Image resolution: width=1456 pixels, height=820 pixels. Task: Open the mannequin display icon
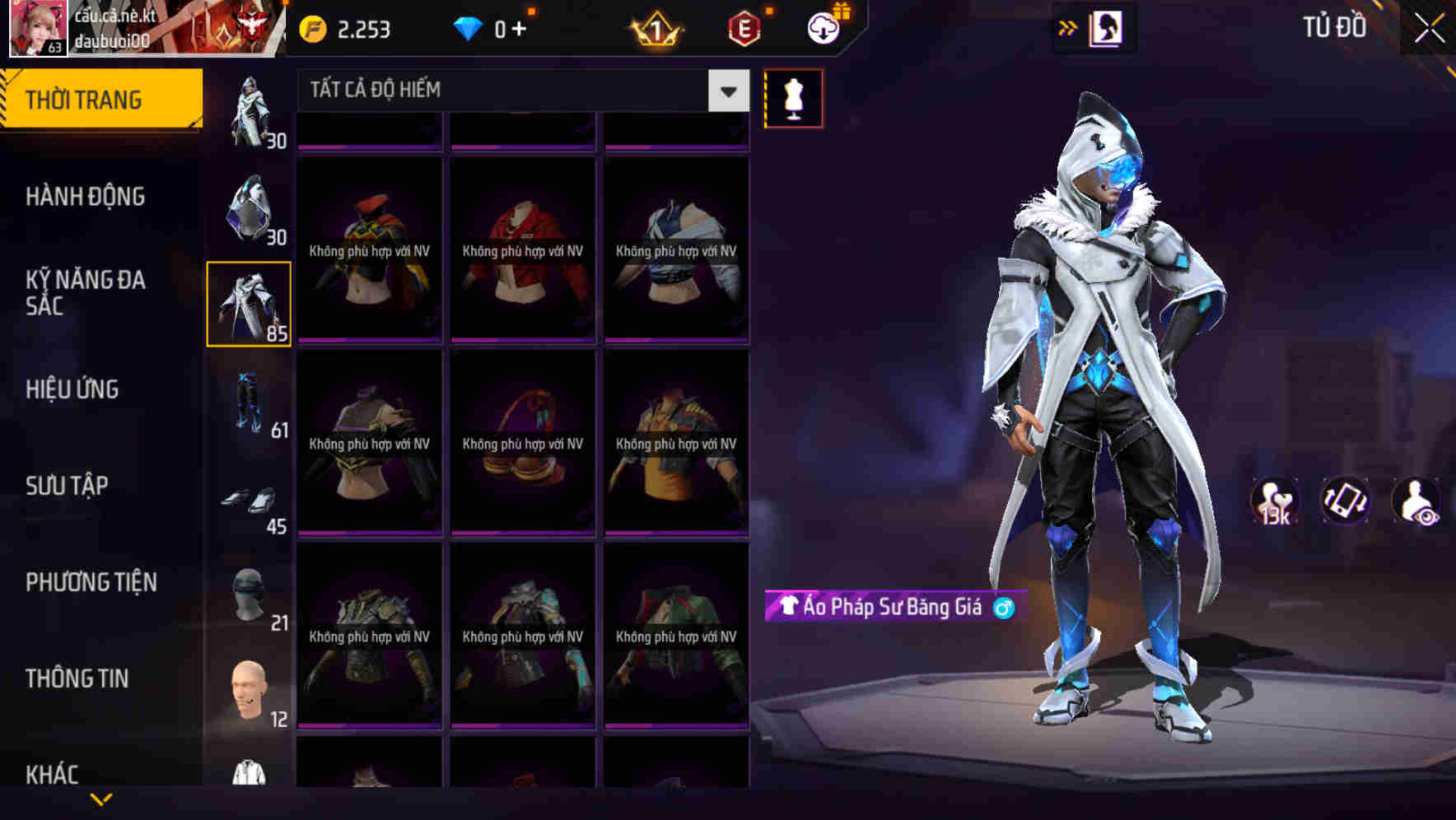click(793, 97)
